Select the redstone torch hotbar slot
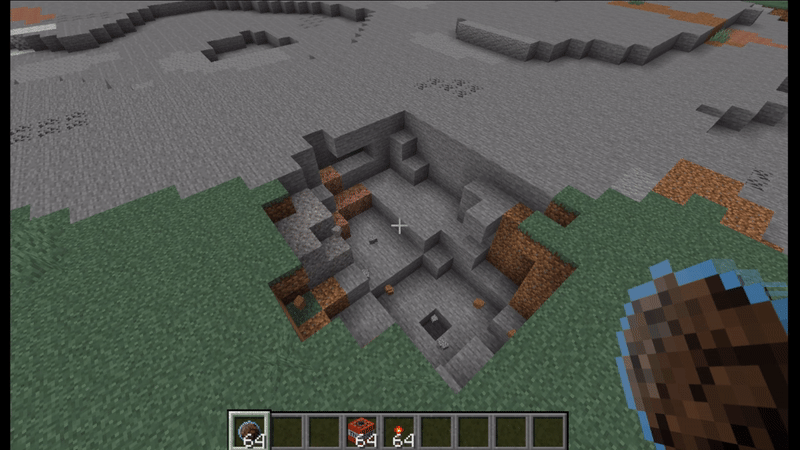Screen dimensions: 800x450 (x=398, y=431)
